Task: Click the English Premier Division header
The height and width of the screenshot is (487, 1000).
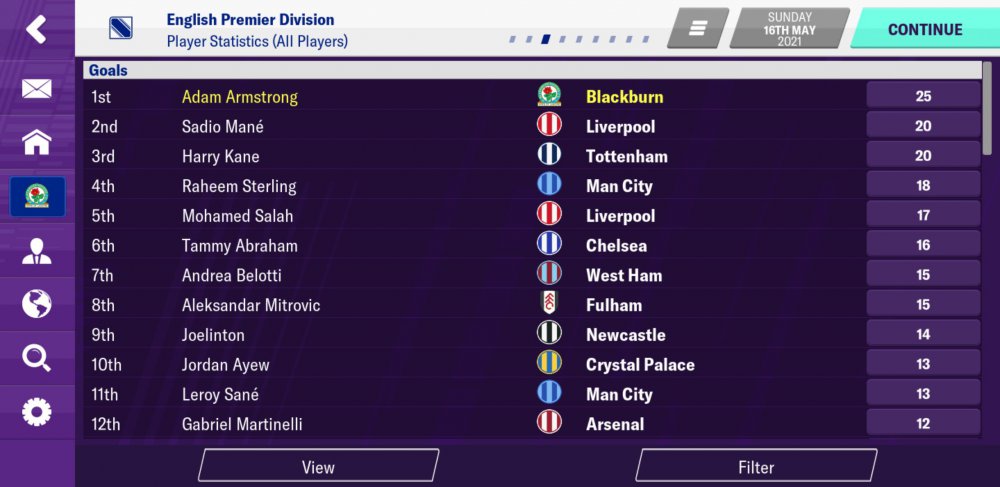Action: tap(250, 20)
